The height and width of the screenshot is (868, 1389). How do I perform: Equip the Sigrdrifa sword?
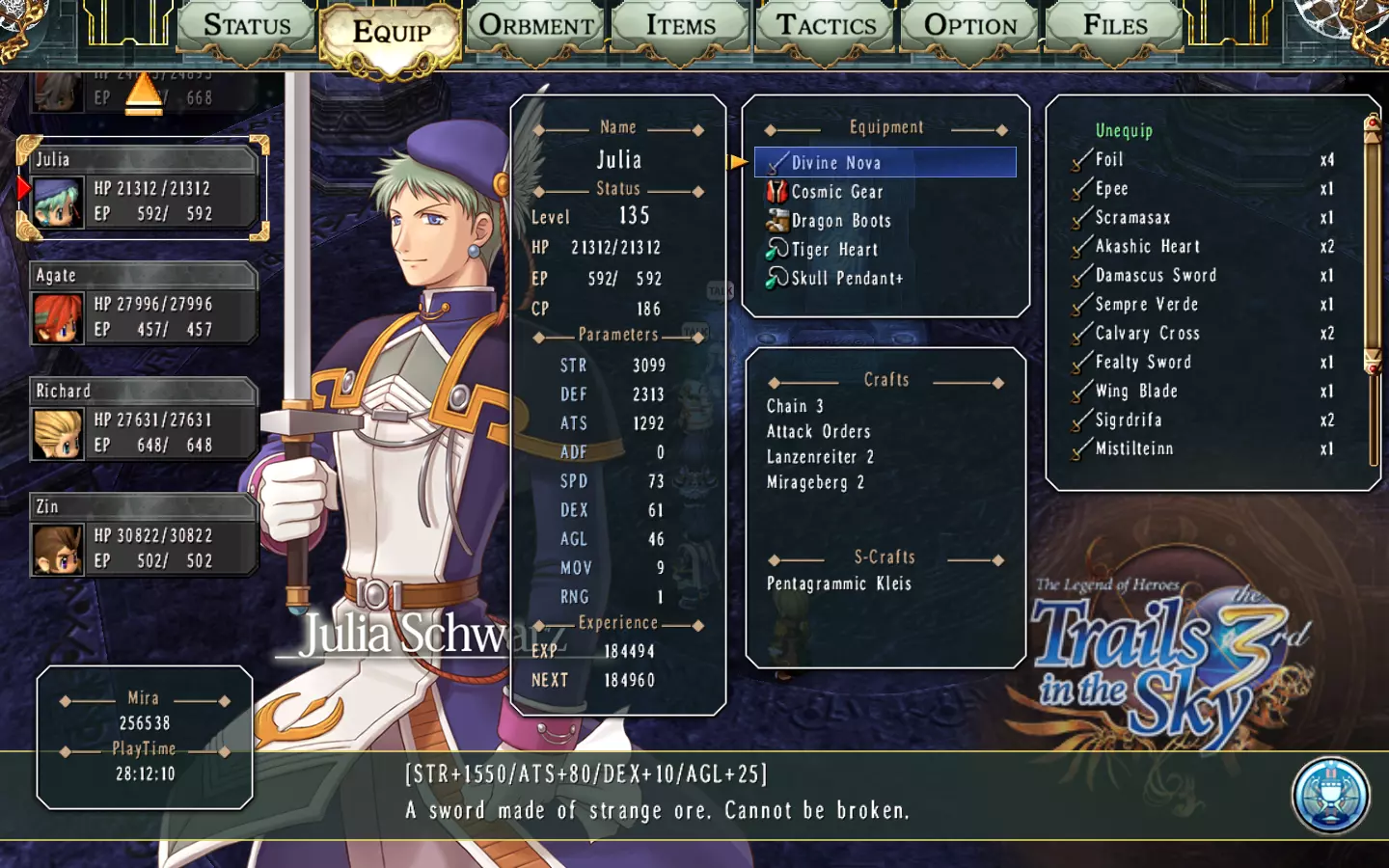[x=1128, y=420]
